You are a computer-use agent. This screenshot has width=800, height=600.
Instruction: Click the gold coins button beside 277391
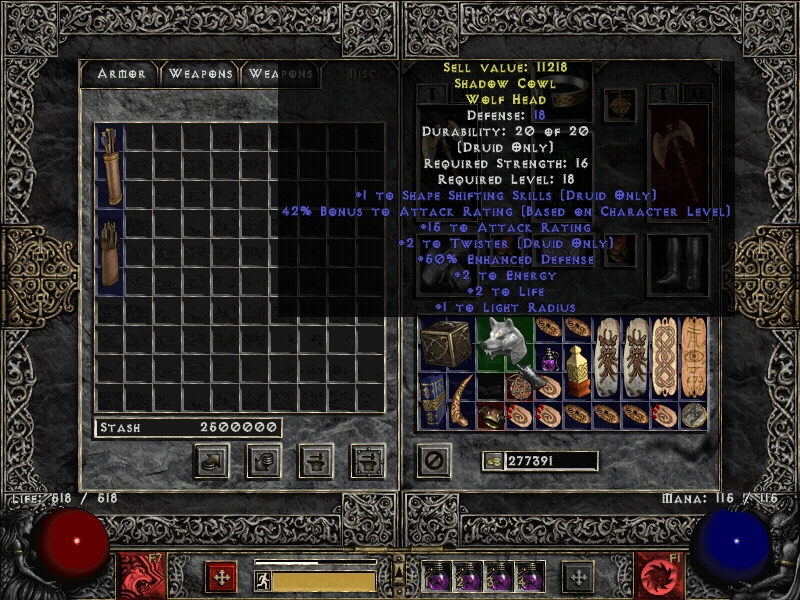[x=492, y=461]
